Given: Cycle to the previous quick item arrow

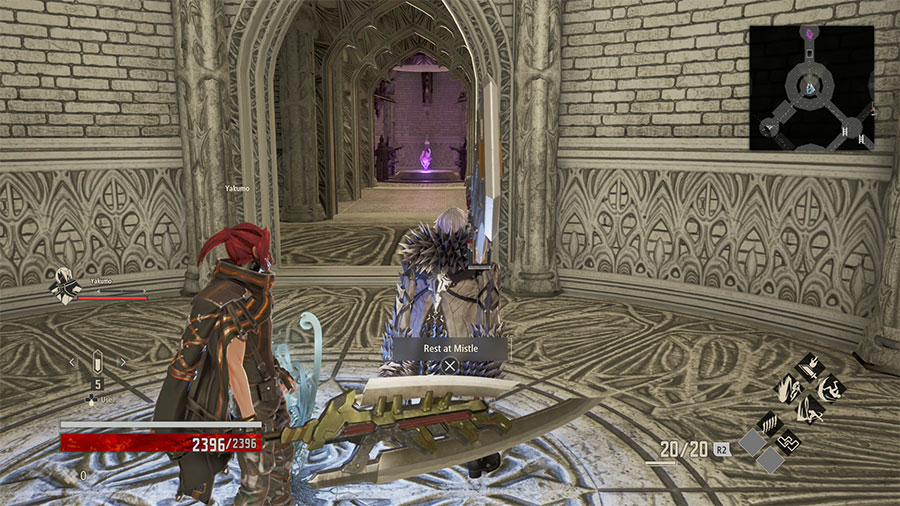Looking at the screenshot, I should coord(73,362).
